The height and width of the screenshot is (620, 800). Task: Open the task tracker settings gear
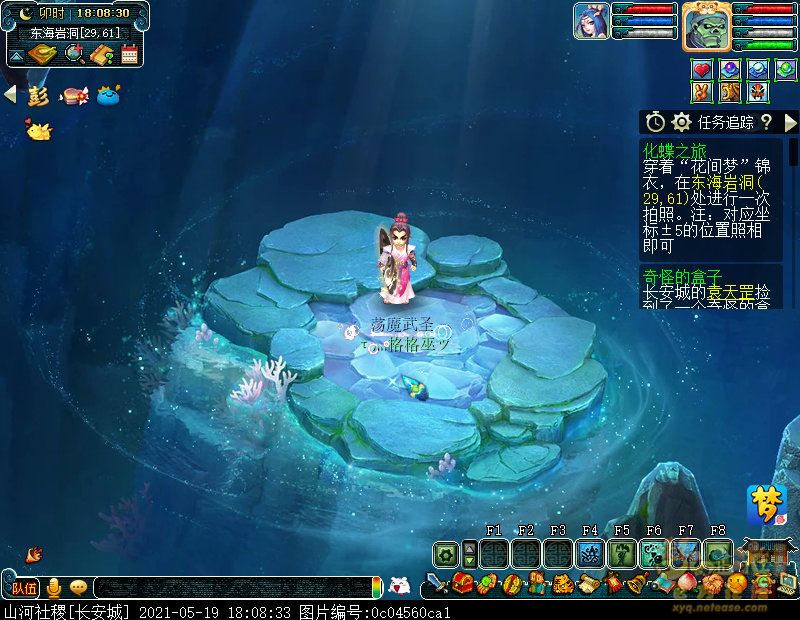click(x=682, y=122)
